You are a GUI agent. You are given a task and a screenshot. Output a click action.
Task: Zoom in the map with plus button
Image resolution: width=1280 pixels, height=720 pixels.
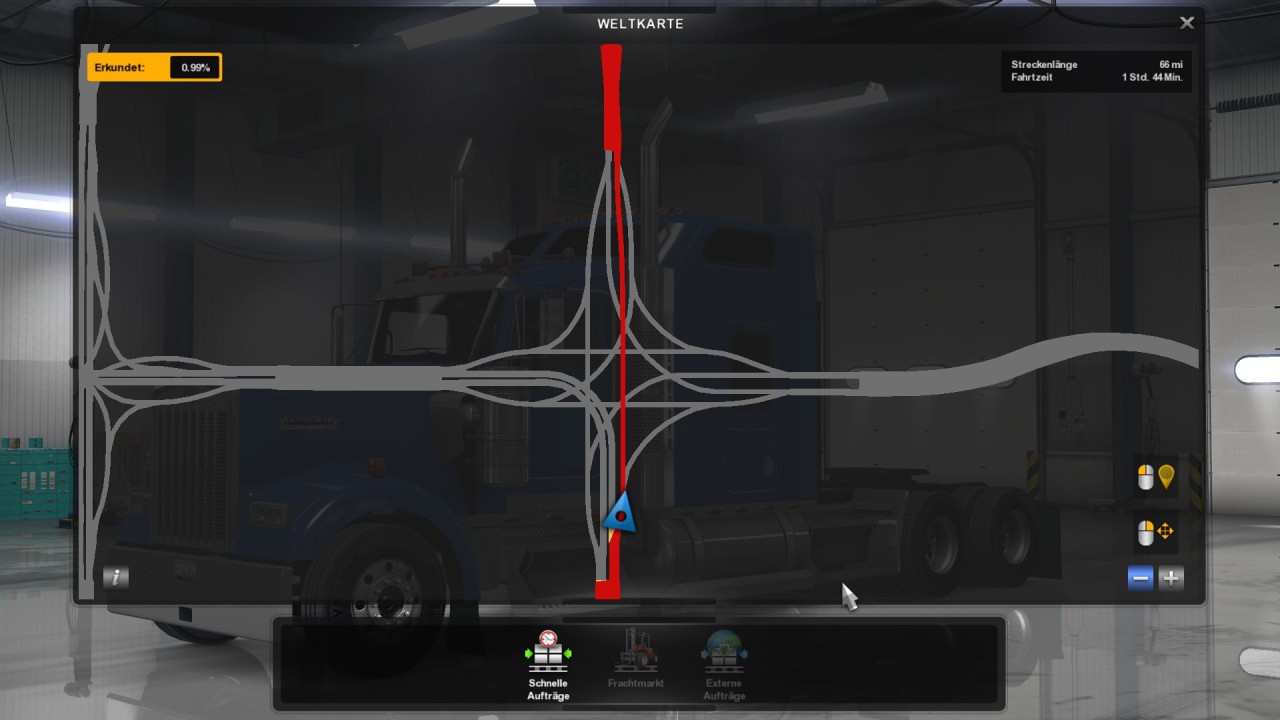[1171, 577]
